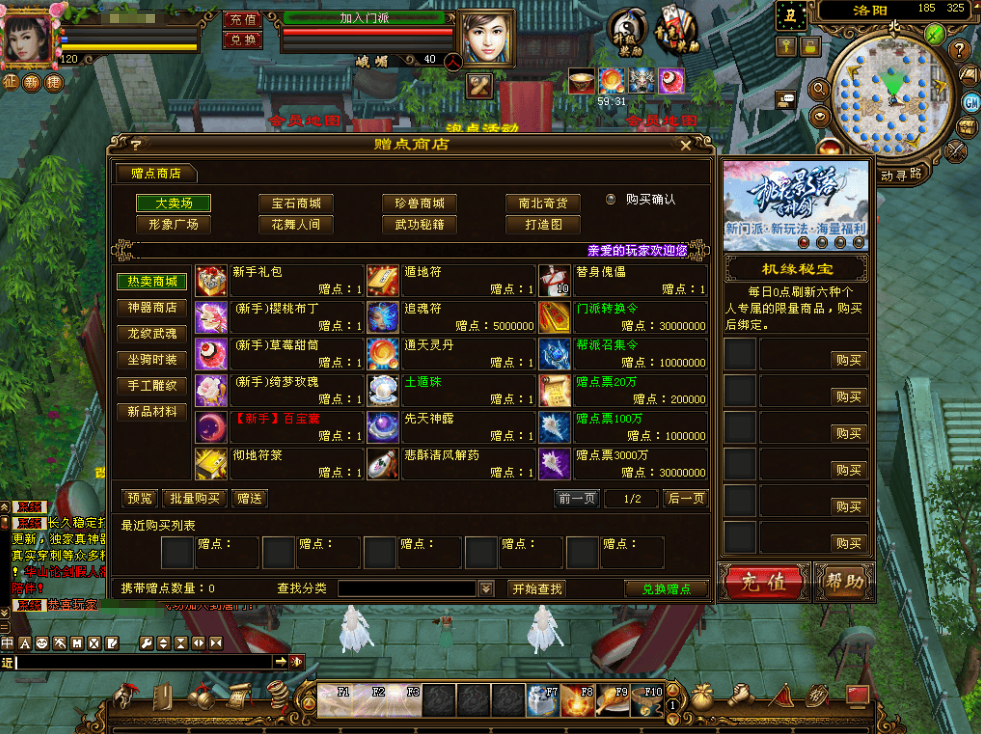981x734 pixels.
Task: Open the red 充值 recharge button
Action: coord(763,582)
